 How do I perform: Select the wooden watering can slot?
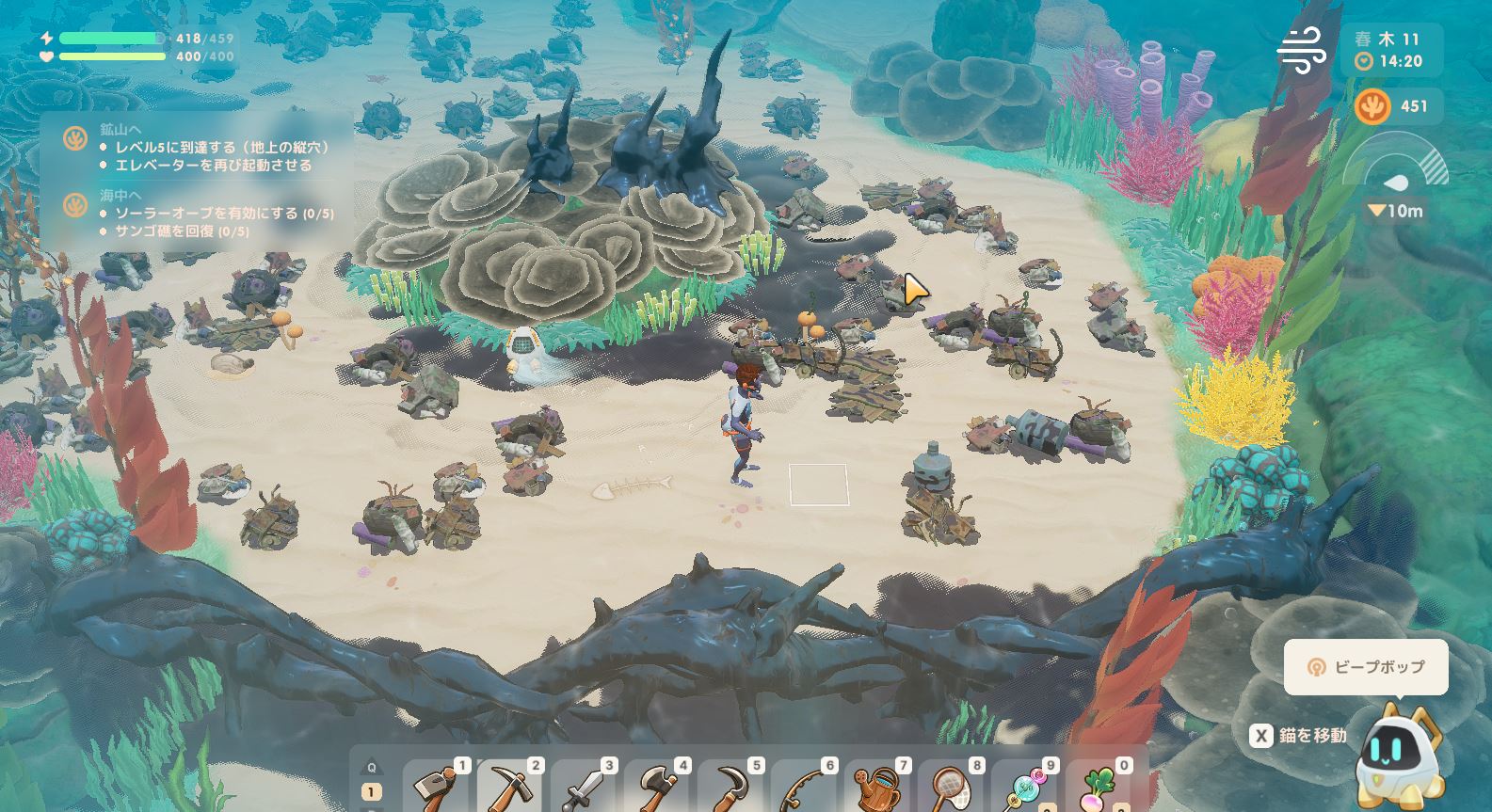tap(879, 787)
